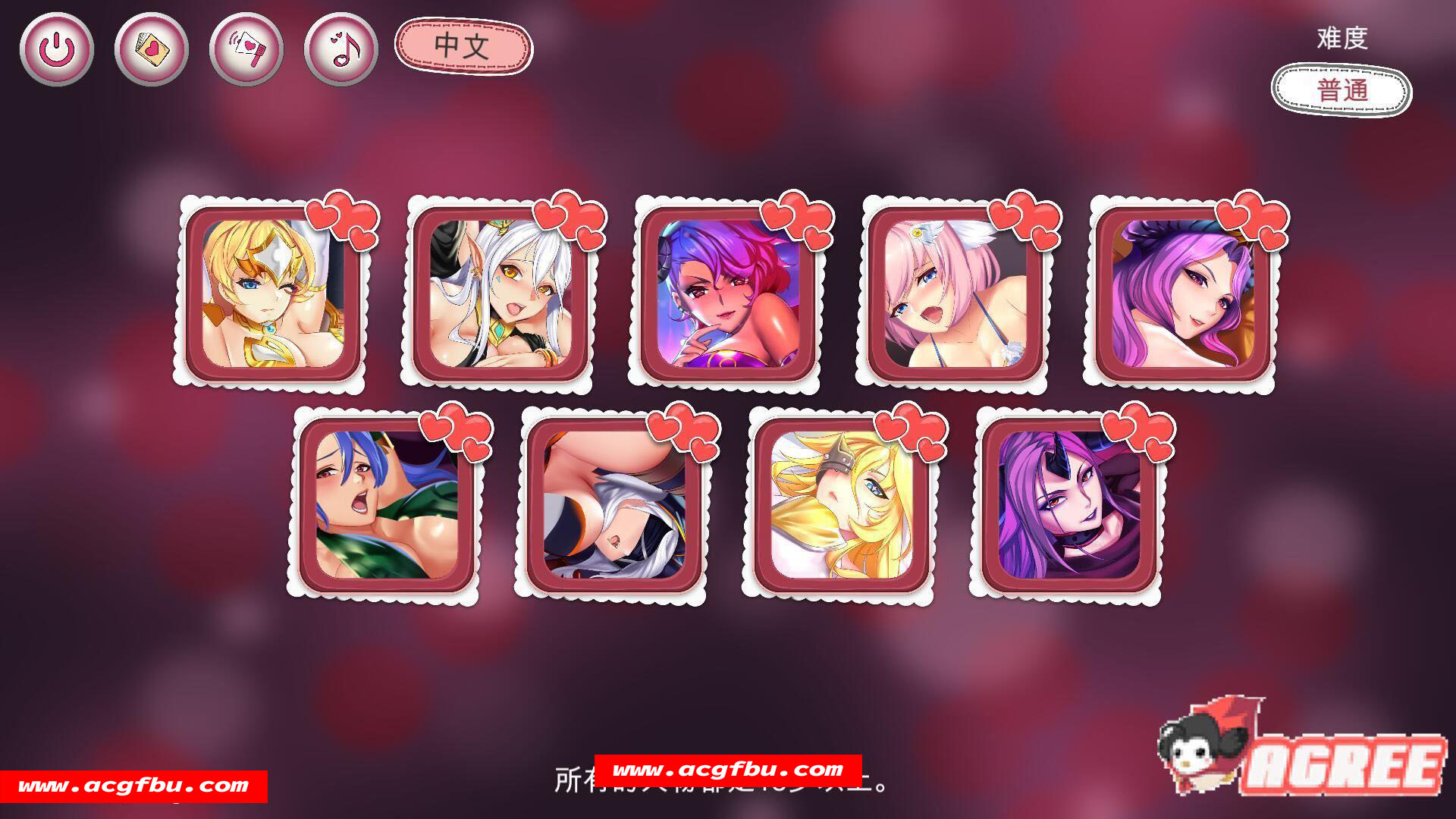This screenshot has width=1456, height=819.
Task: Choose the long wavy purple hair tile
Action: pyautogui.click(x=1182, y=293)
